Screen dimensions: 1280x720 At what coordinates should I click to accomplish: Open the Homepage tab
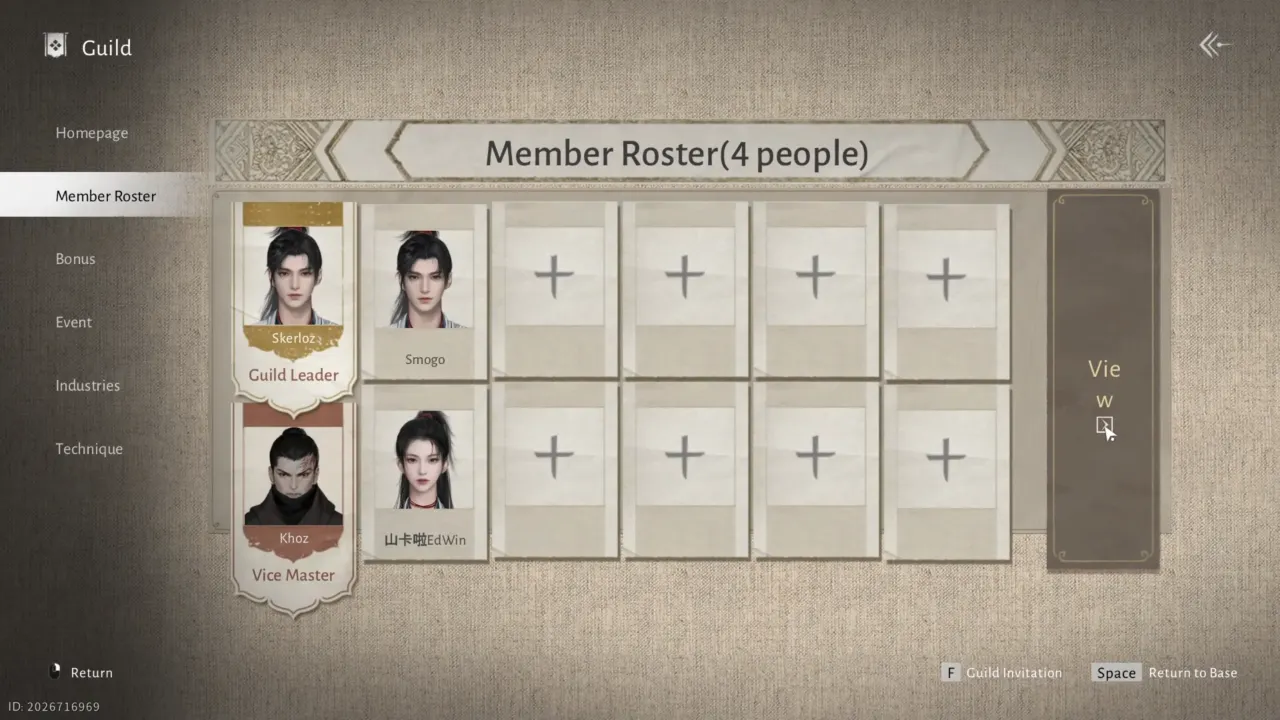click(91, 132)
